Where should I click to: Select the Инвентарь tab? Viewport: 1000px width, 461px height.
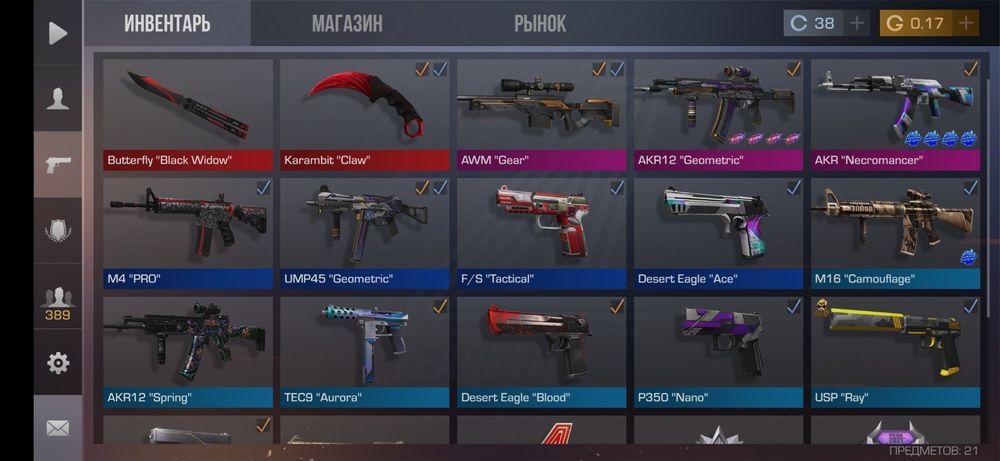(x=167, y=23)
